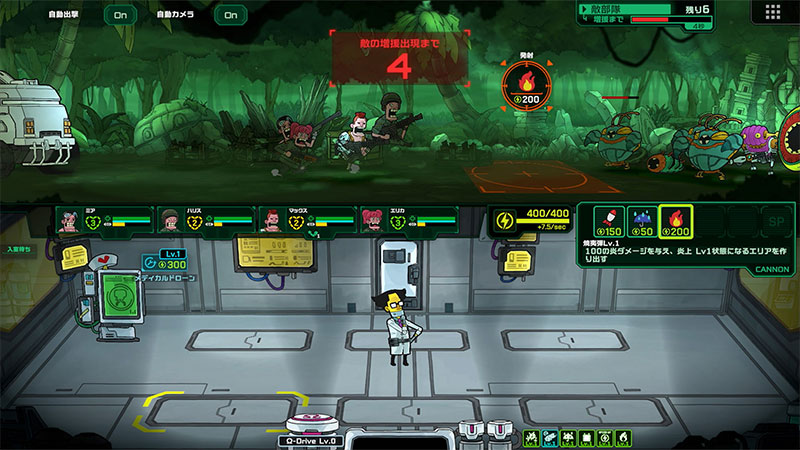This screenshot has height=450, width=800.
Task: Select マックス's unit portrait card
Action: tap(307, 220)
